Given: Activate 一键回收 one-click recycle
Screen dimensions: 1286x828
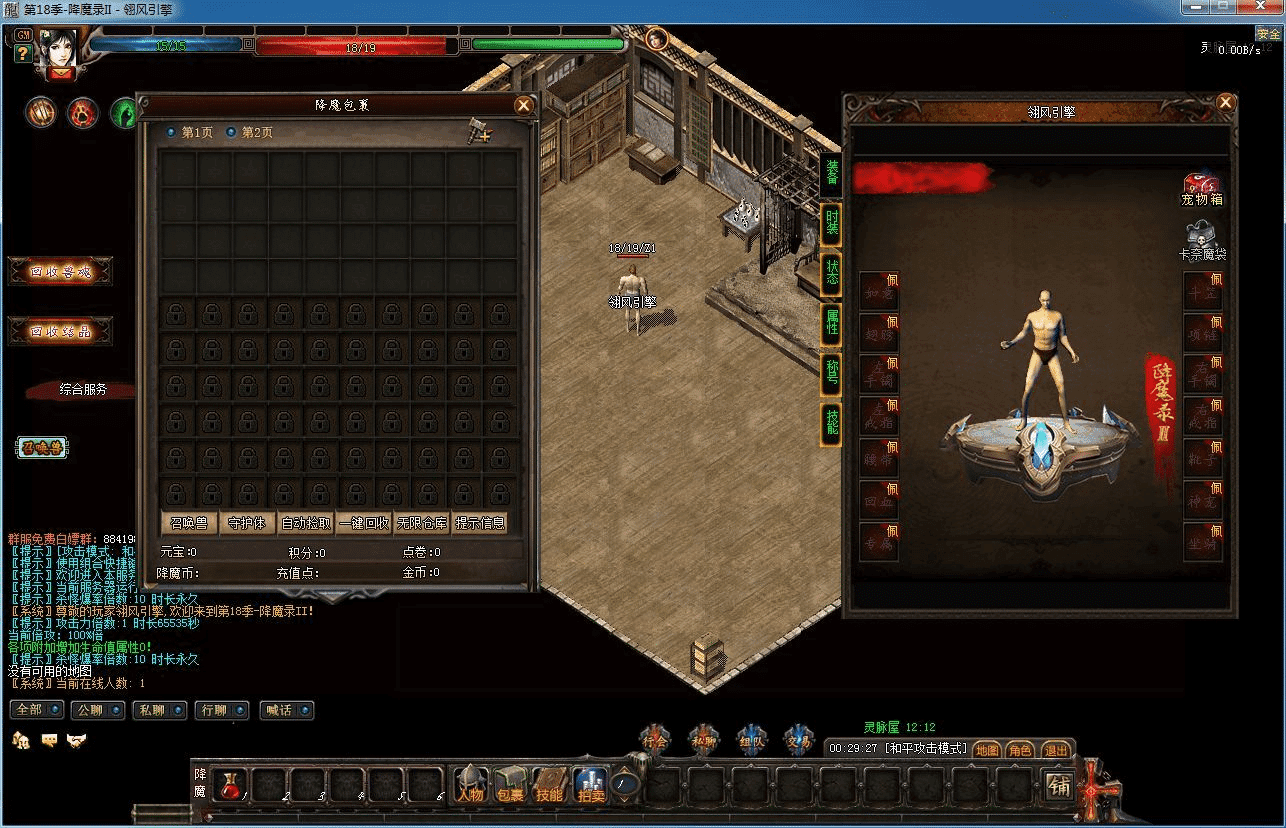Looking at the screenshot, I should click(x=364, y=523).
